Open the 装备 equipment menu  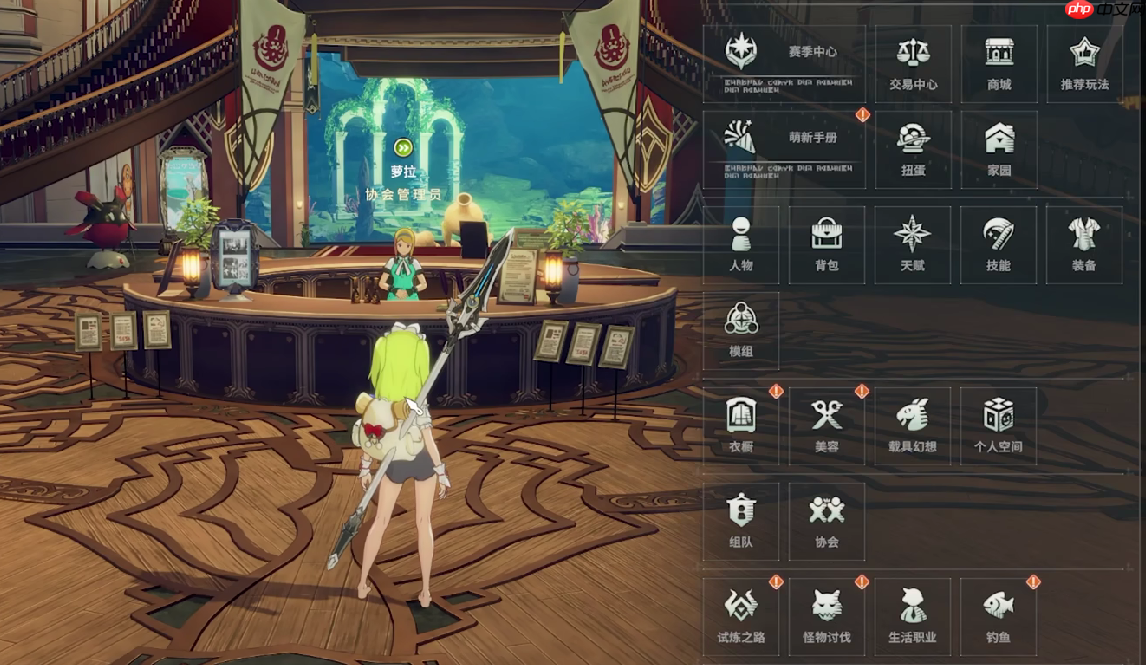click(1084, 244)
